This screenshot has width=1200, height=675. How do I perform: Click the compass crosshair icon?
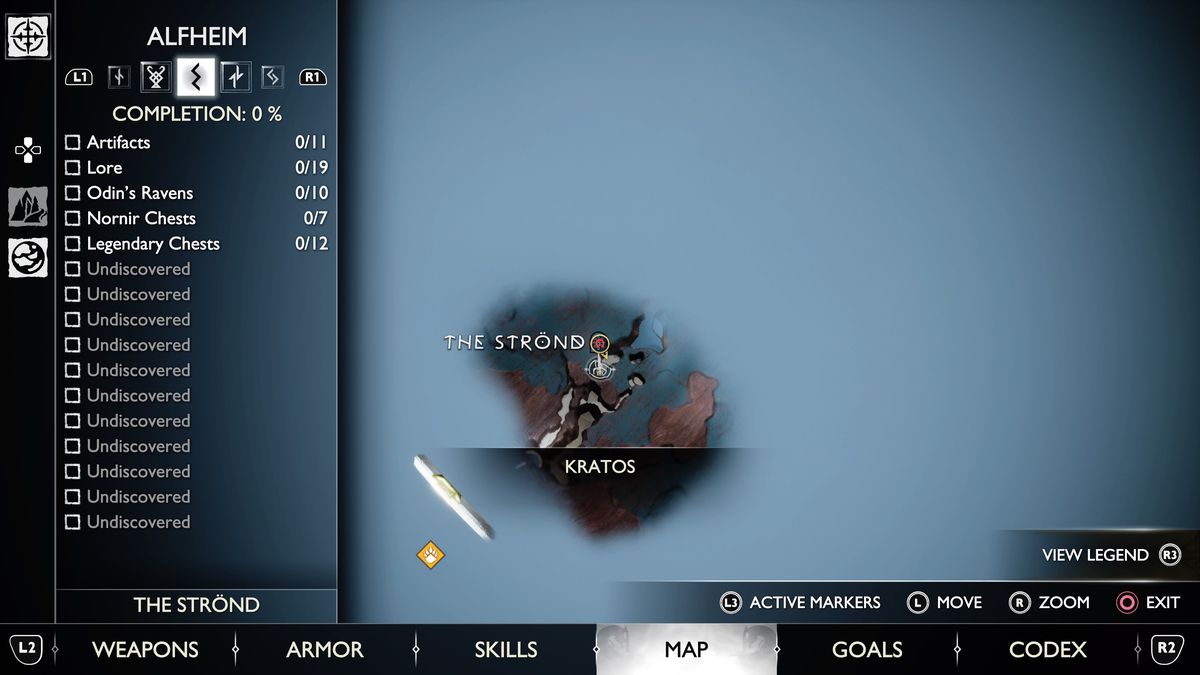28,36
